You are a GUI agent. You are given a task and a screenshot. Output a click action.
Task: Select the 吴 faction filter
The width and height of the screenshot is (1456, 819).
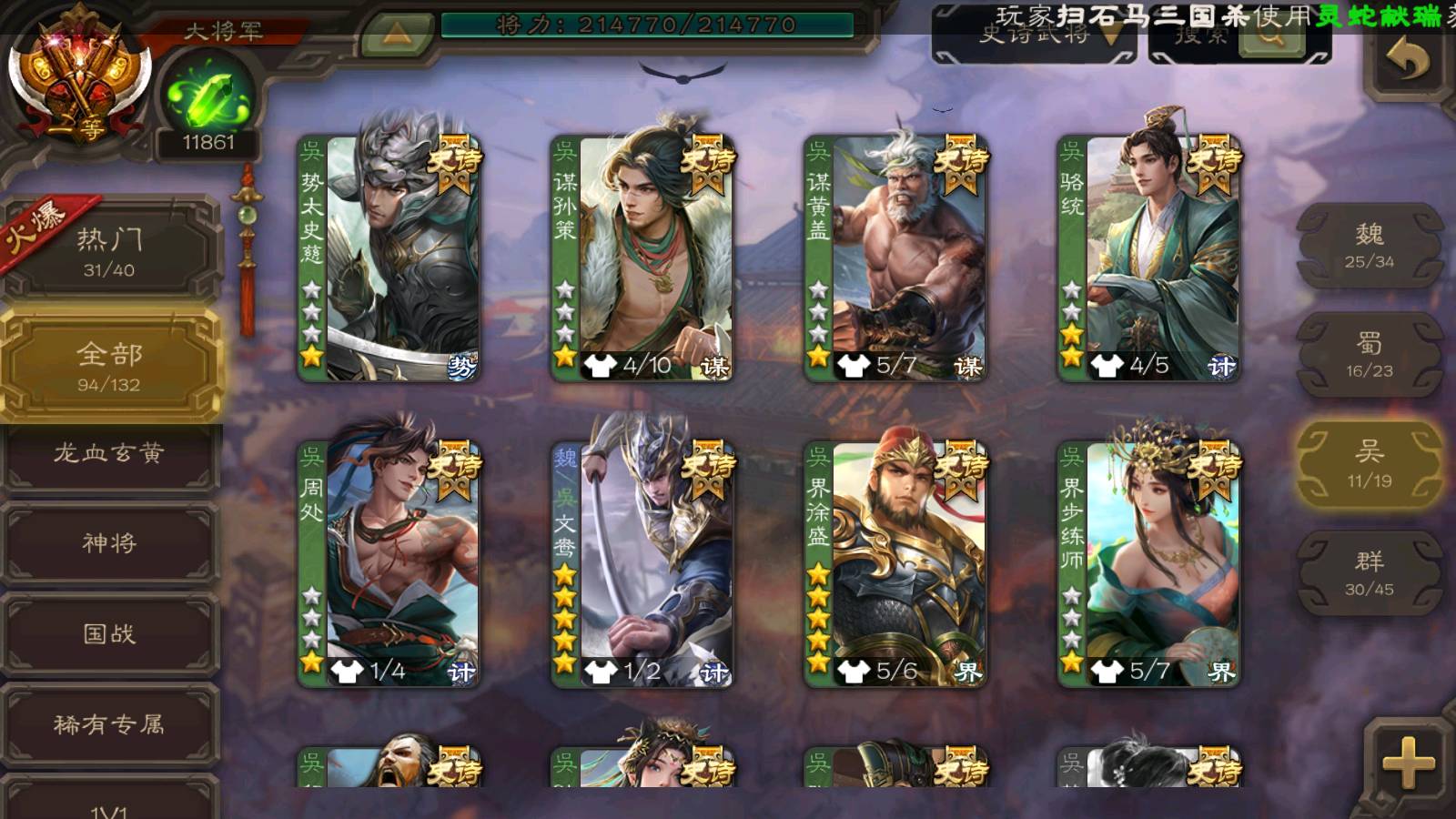pyautogui.click(x=1369, y=464)
